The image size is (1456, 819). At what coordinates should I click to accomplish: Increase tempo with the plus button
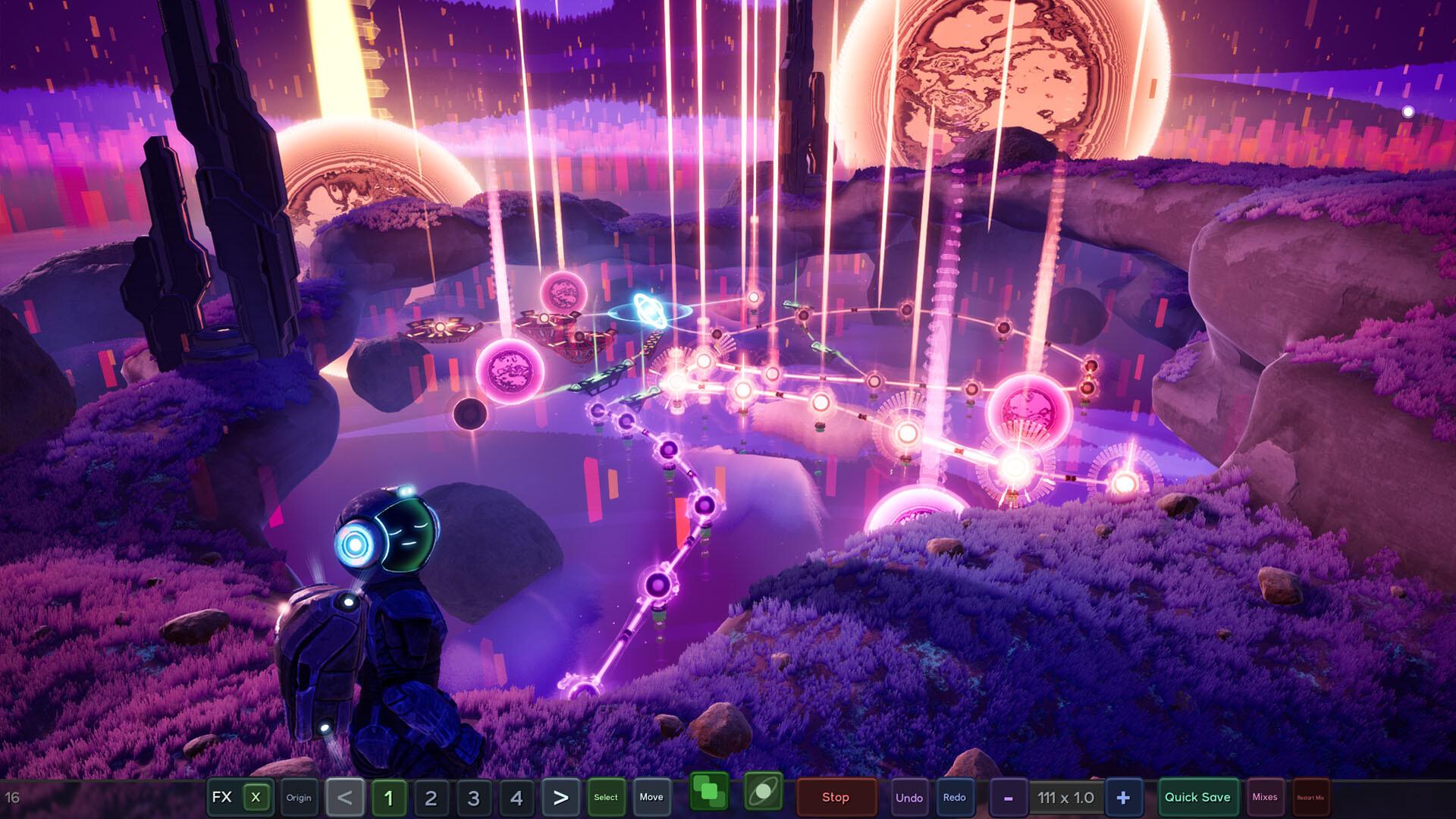pos(1123,798)
